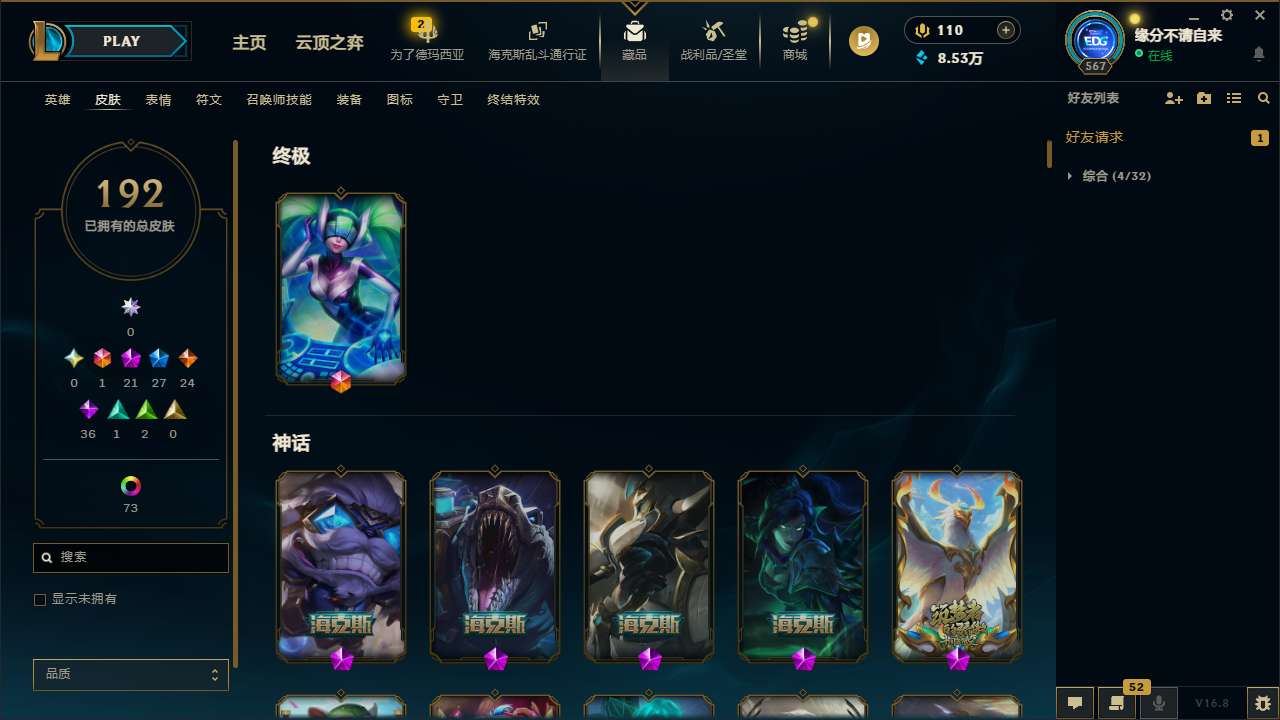
Task: Check the 显示未拥有 checkbox
Action: tap(40, 599)
